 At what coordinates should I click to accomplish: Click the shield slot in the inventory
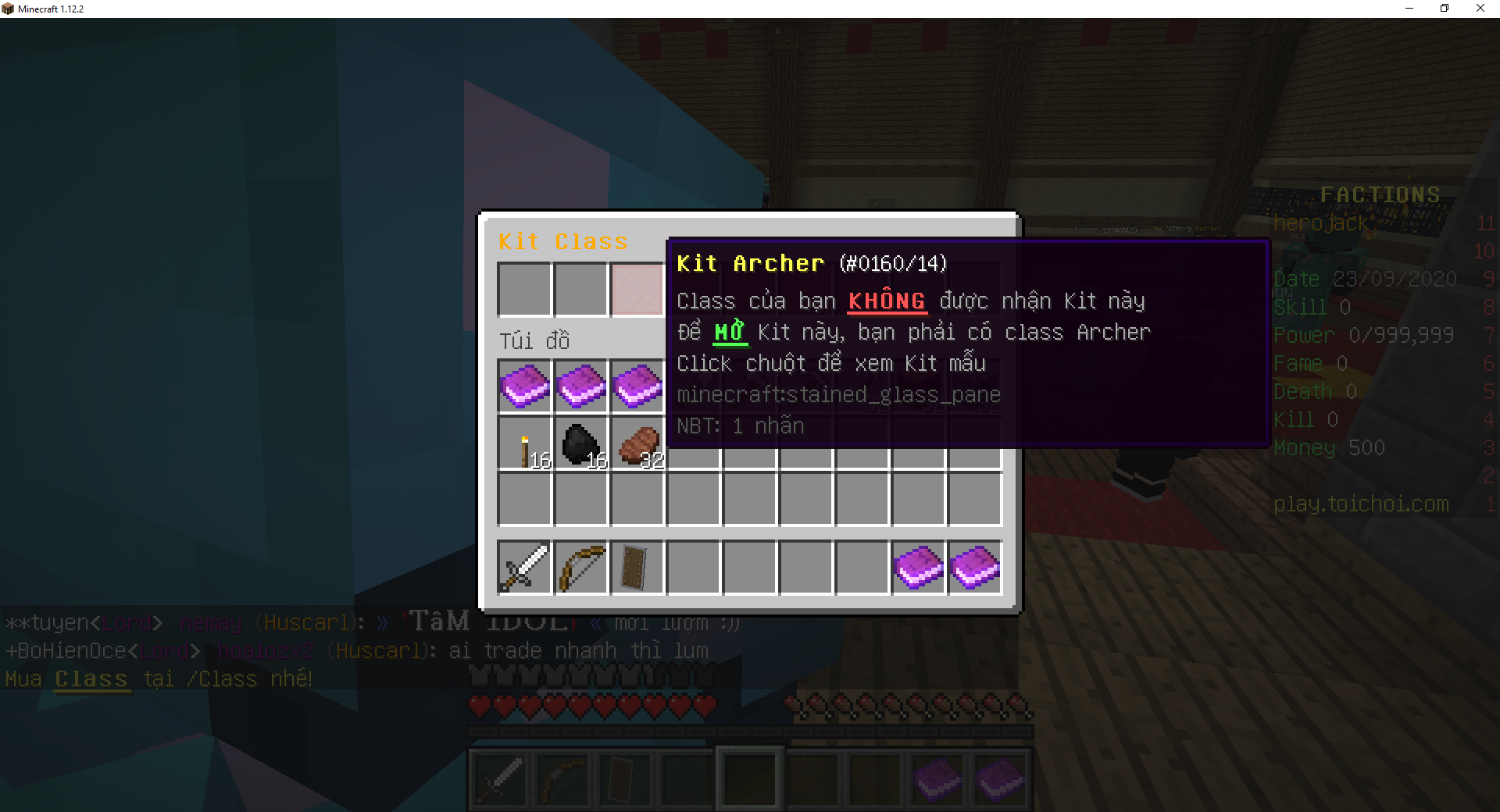(637, 568)
